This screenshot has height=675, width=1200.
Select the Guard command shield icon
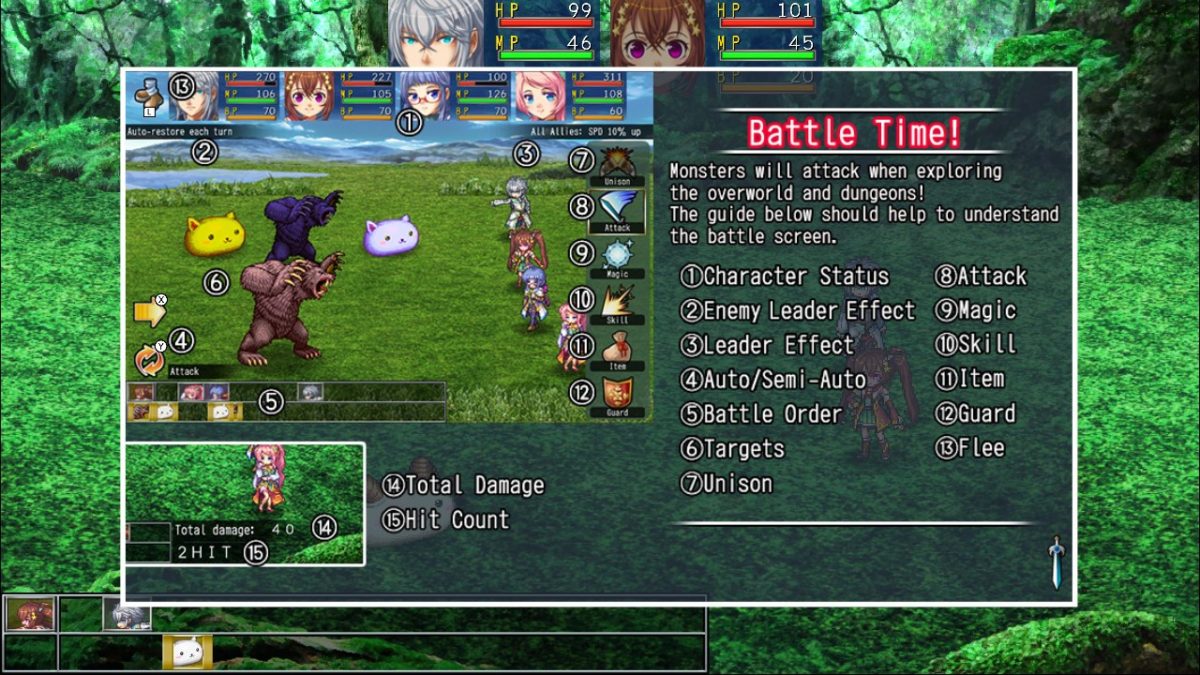[x=617, y=392]
